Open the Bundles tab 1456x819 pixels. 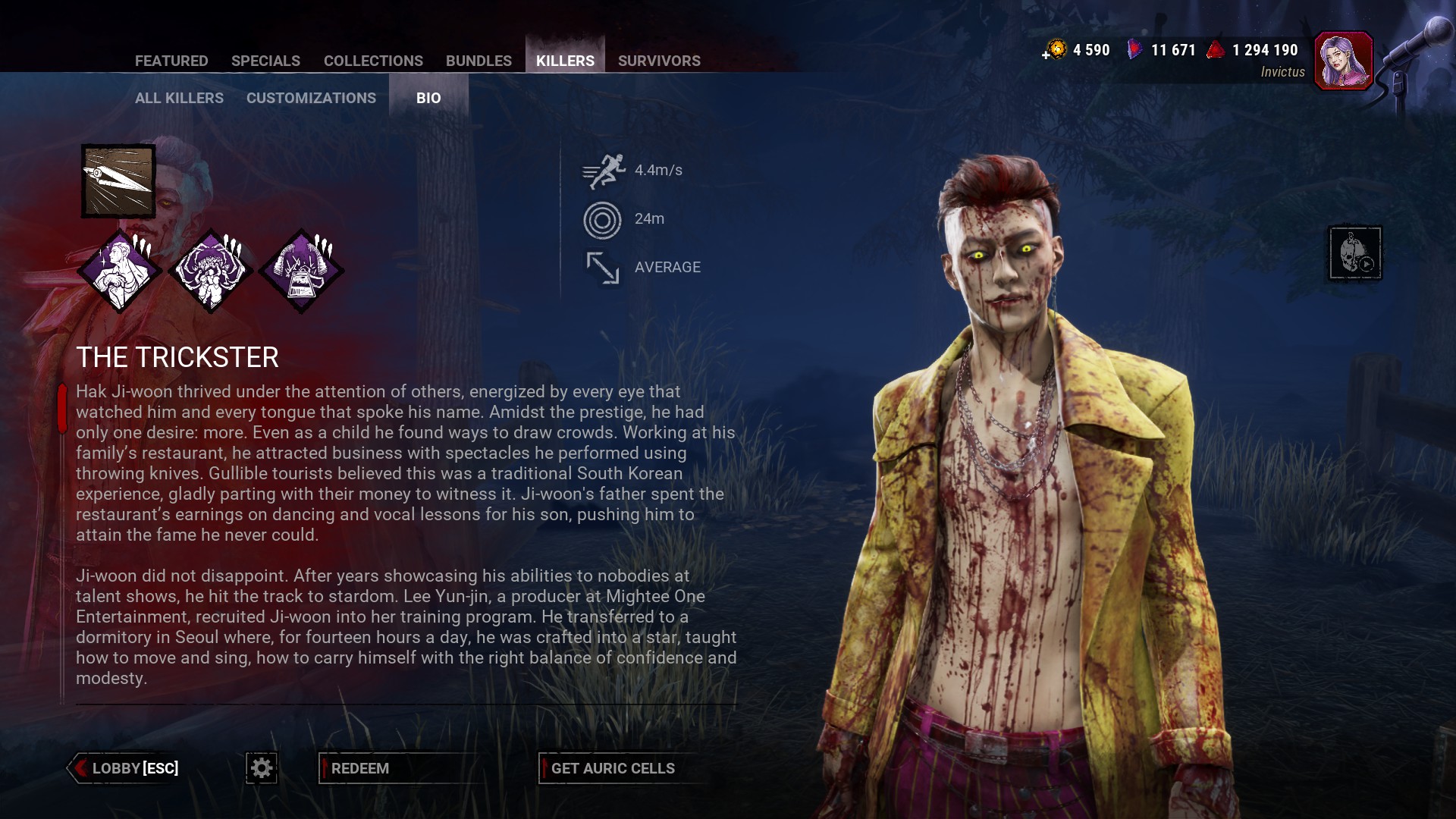point(479,61)
